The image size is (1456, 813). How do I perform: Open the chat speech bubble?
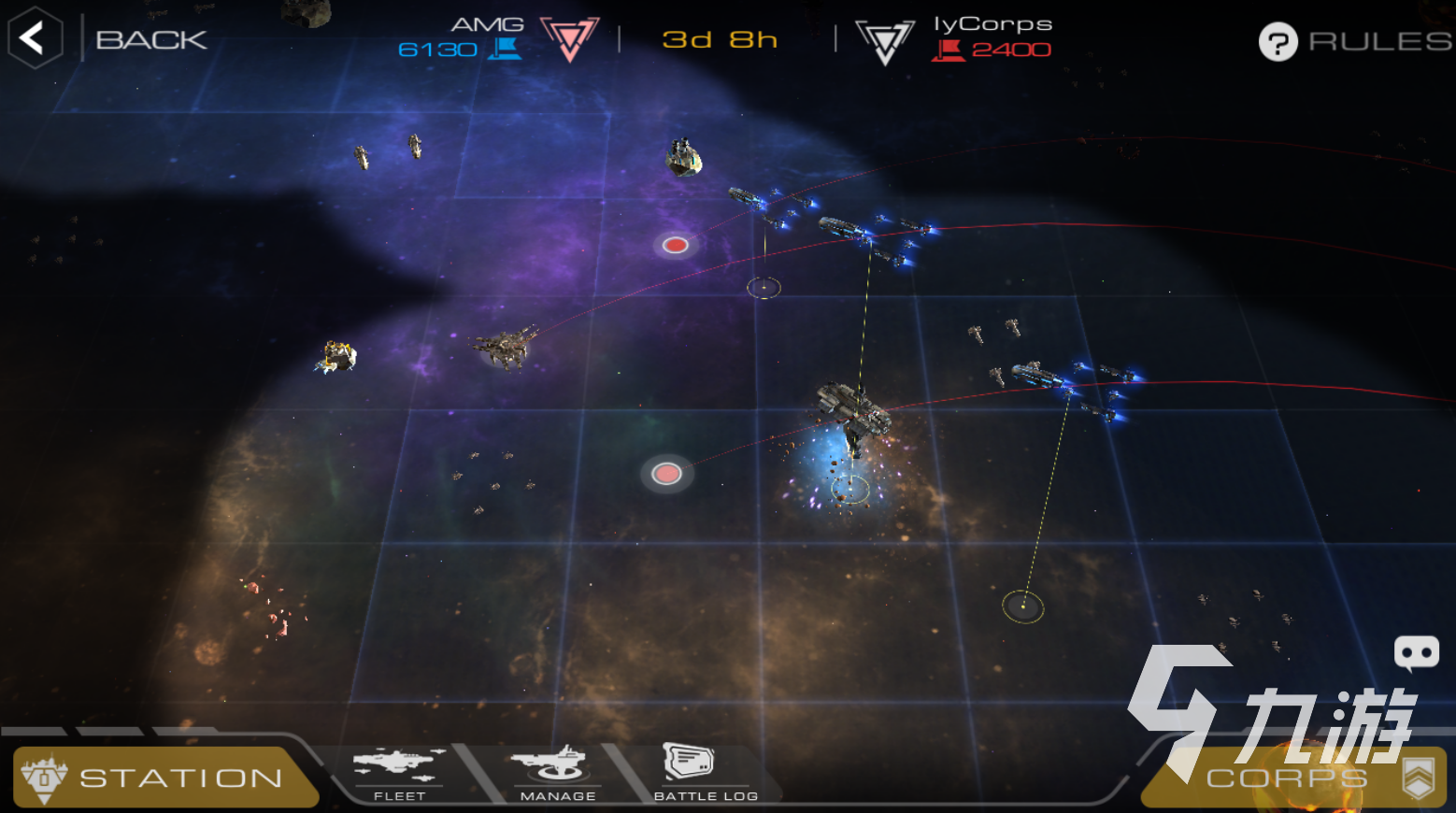(x=1416, y=652)
